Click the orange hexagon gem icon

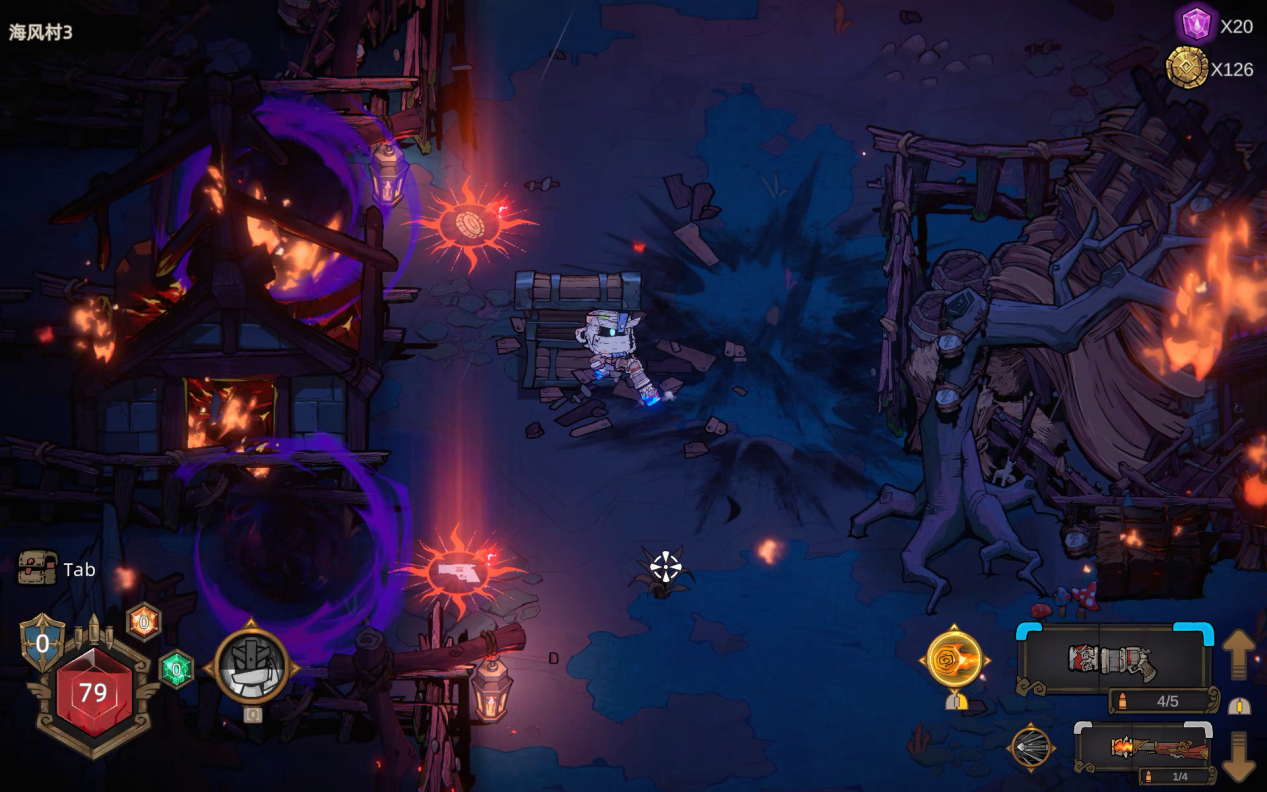[144, 622]
